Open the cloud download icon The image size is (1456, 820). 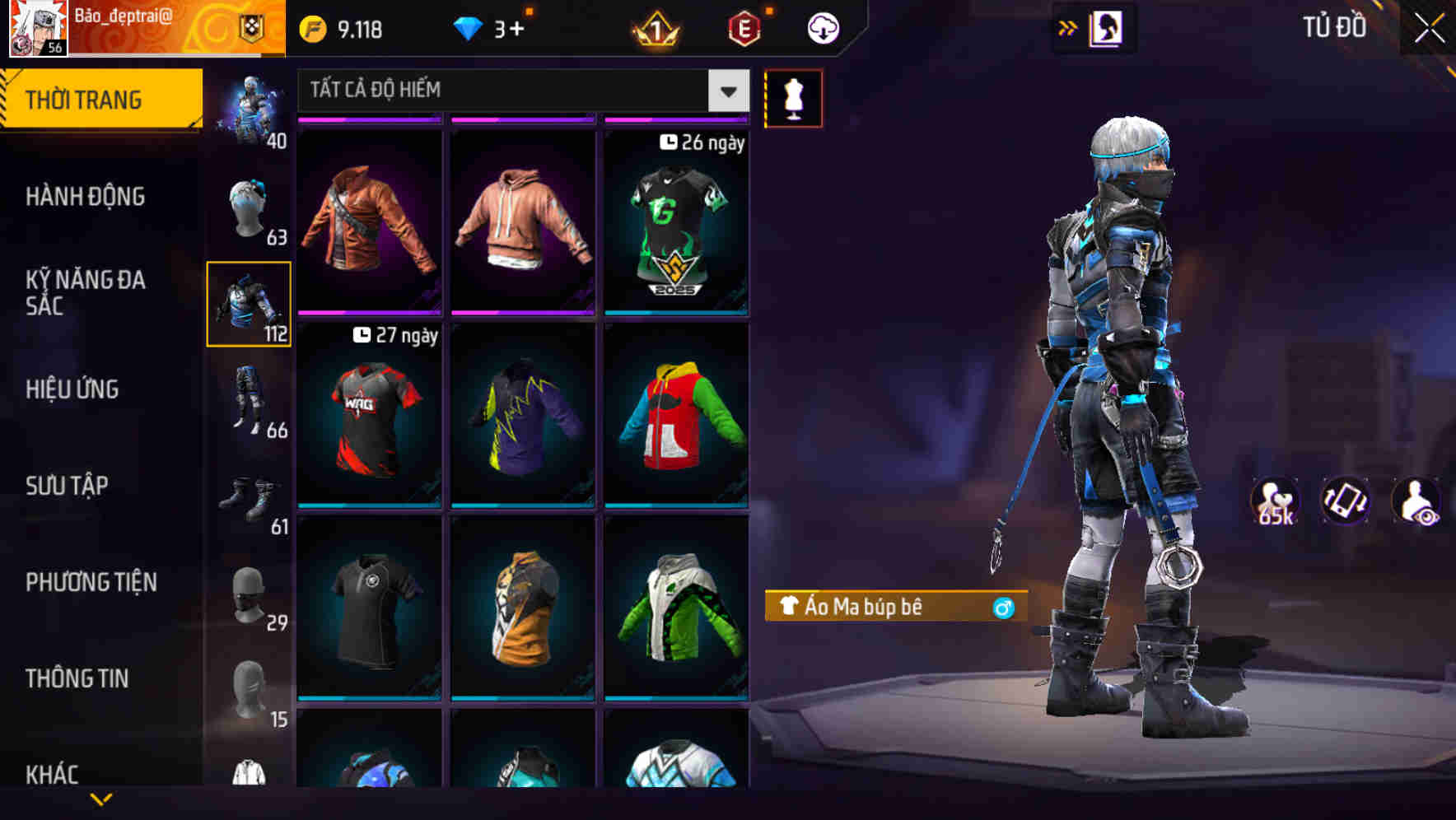point(821,26)
